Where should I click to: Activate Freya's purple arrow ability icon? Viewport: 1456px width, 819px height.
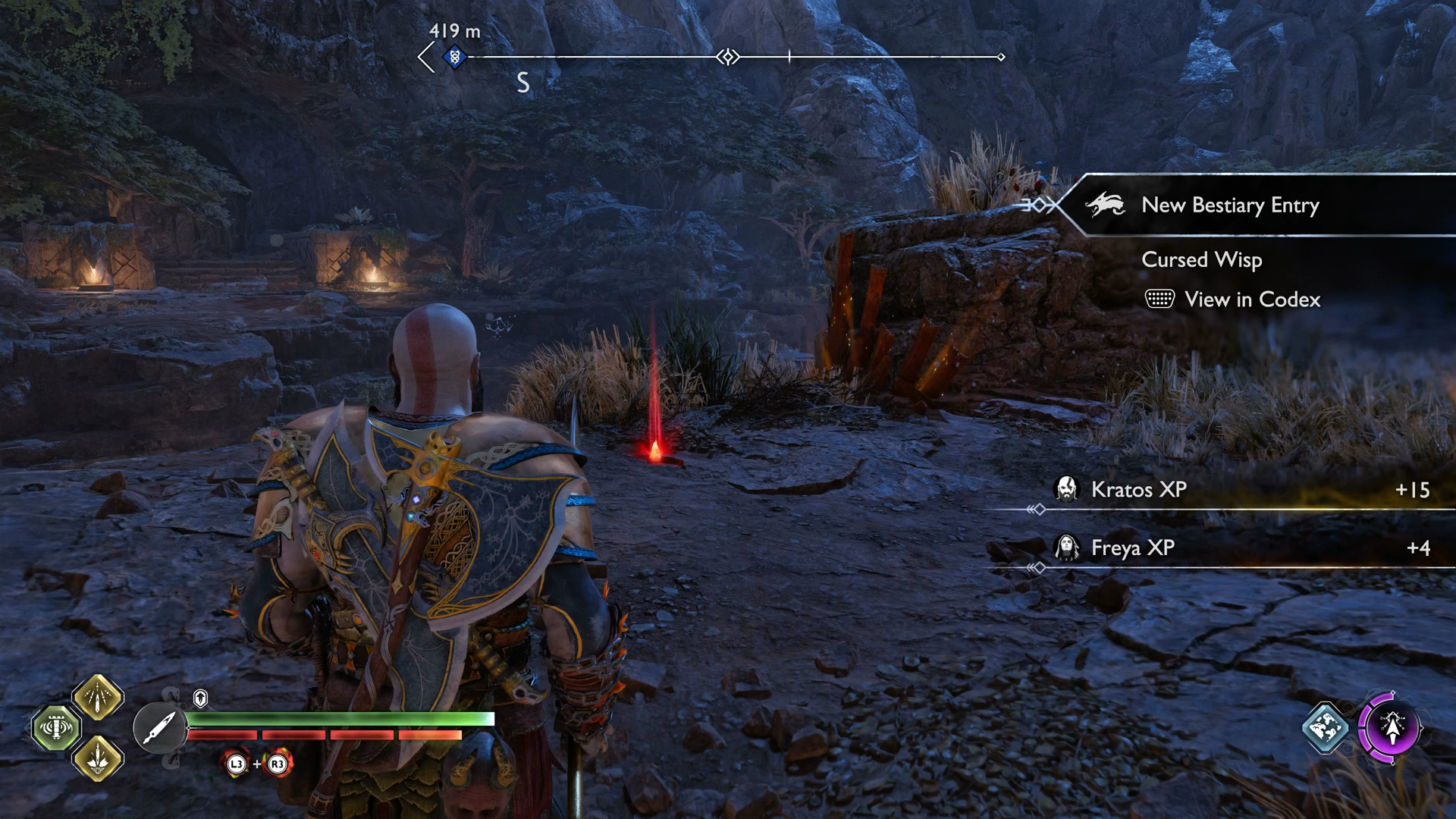click(1392, 728)
